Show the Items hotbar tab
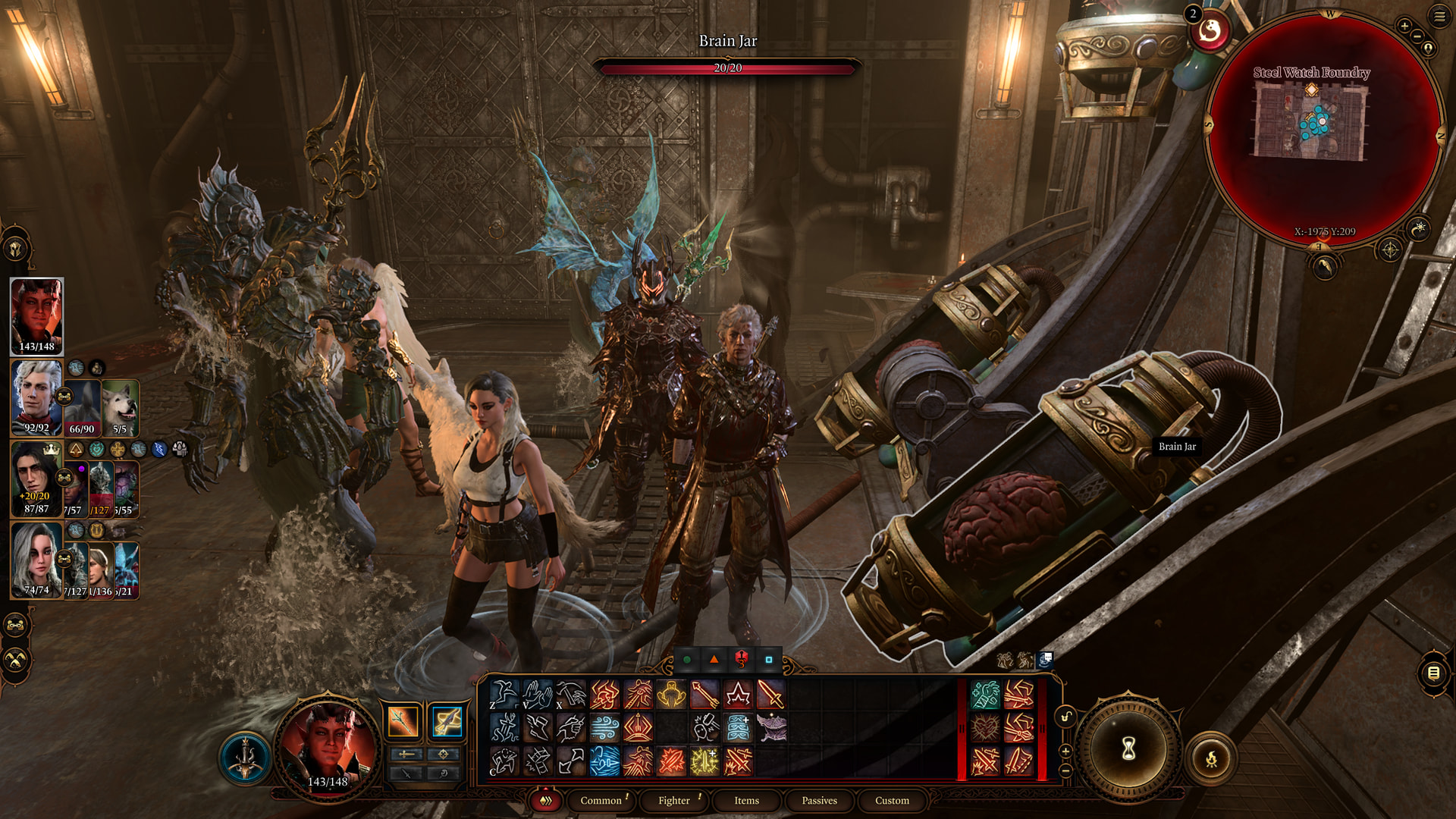Viewport: 1456px width, 819px height. [x=746, y=800]
